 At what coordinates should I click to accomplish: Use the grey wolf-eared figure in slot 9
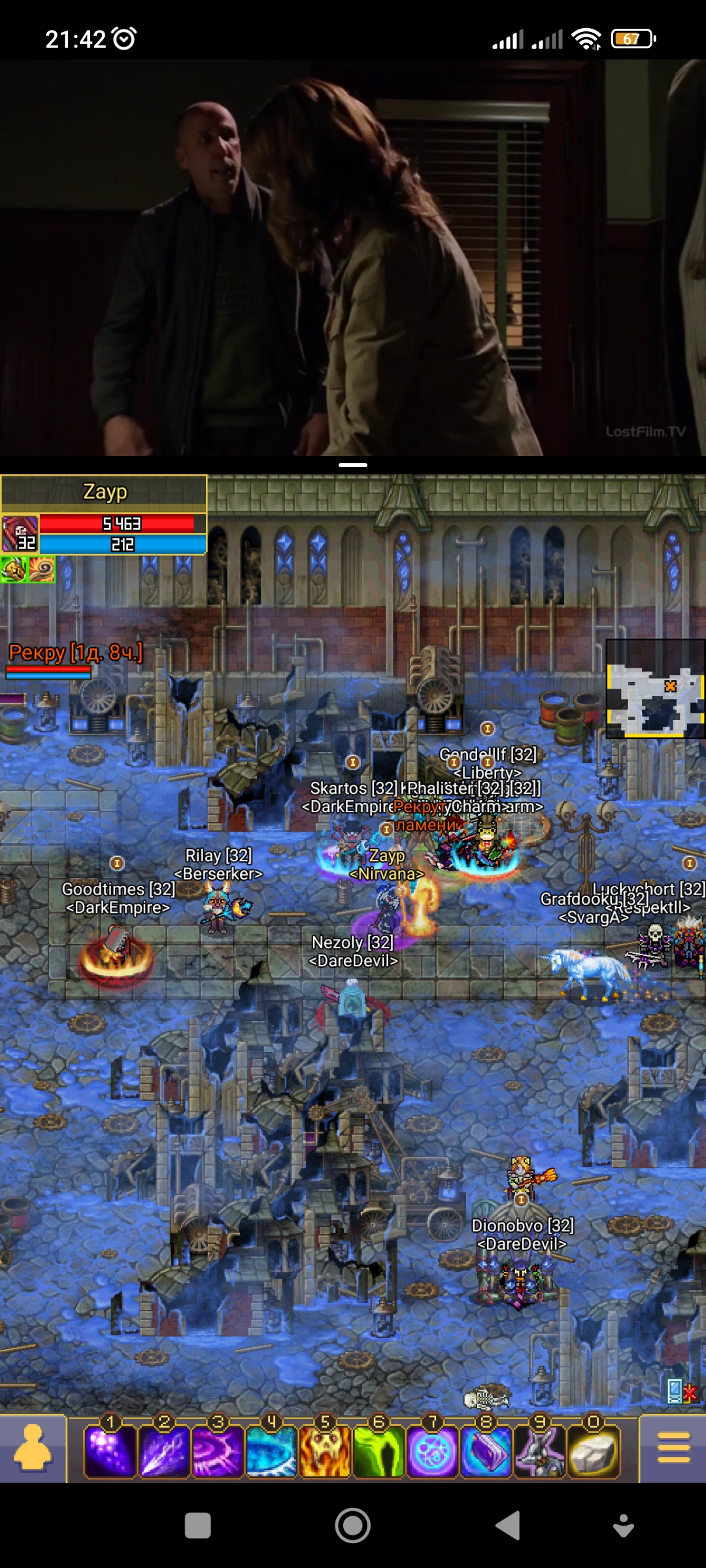click(x=539, y=1452)
